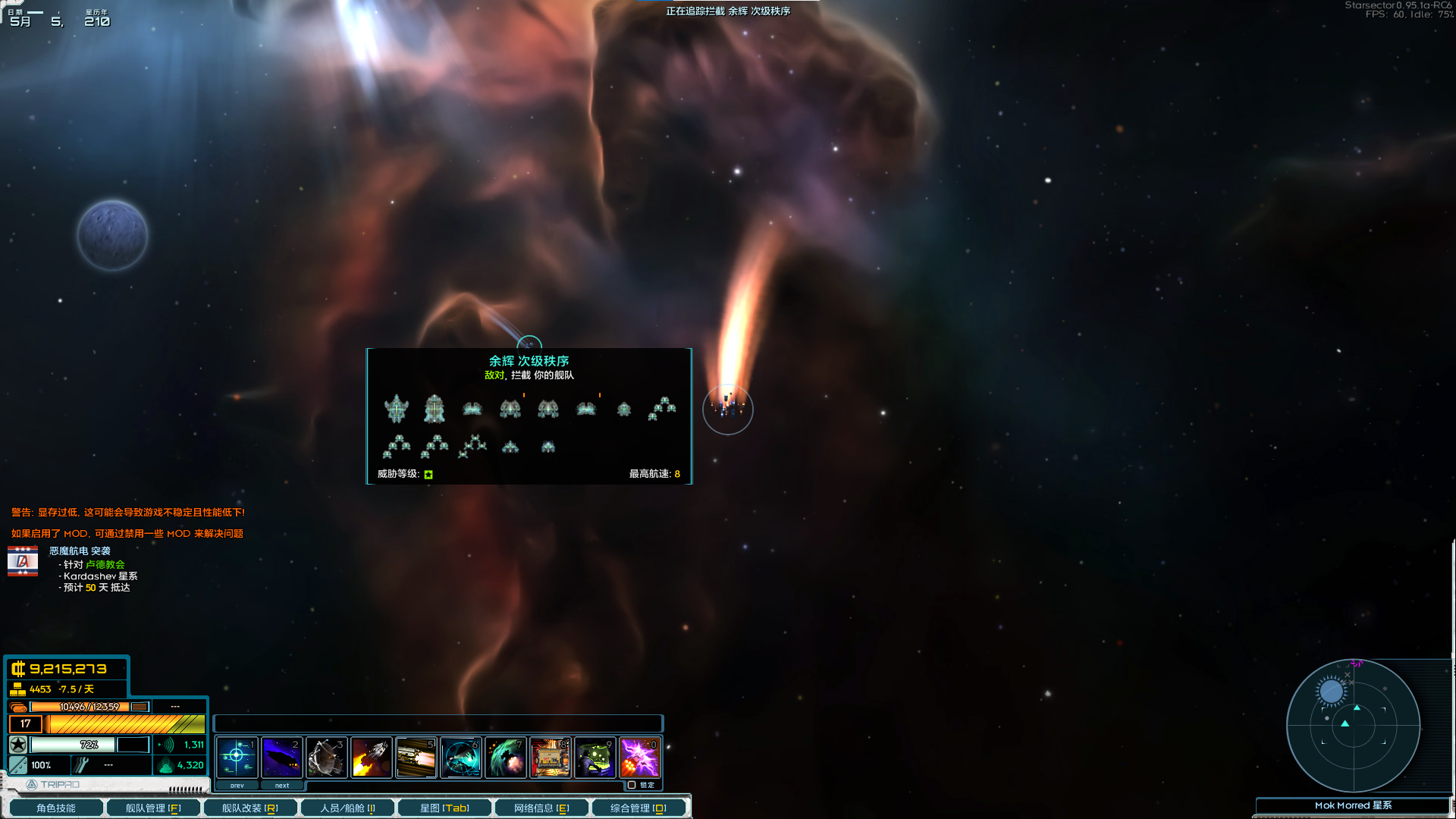Open the 人员/船舱 crew and cargo screen

point(347,808)
